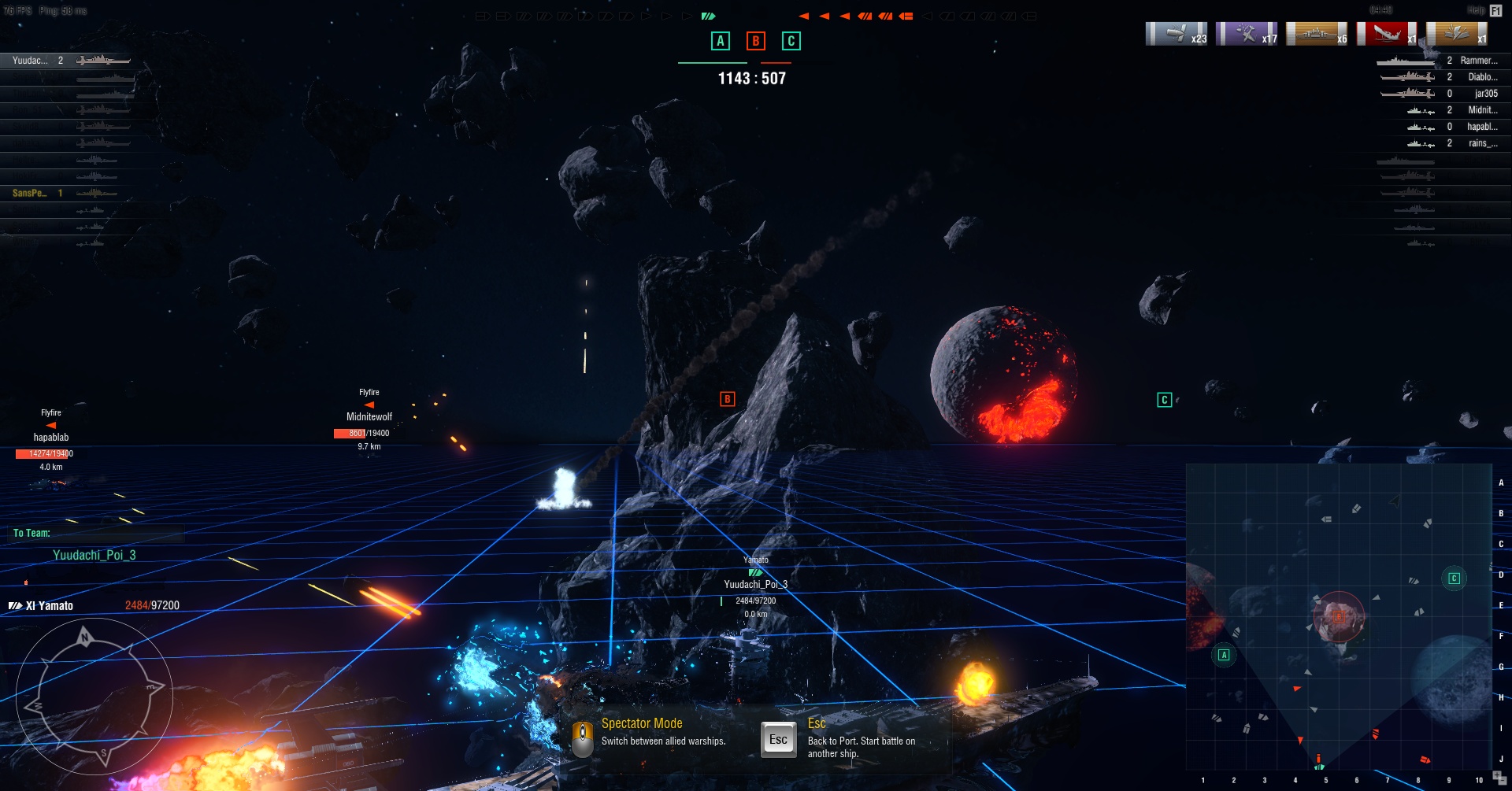1512x791 pixels.
Task: Select Rammer... in the enemy team list
Action: [x=1478, y=61]
